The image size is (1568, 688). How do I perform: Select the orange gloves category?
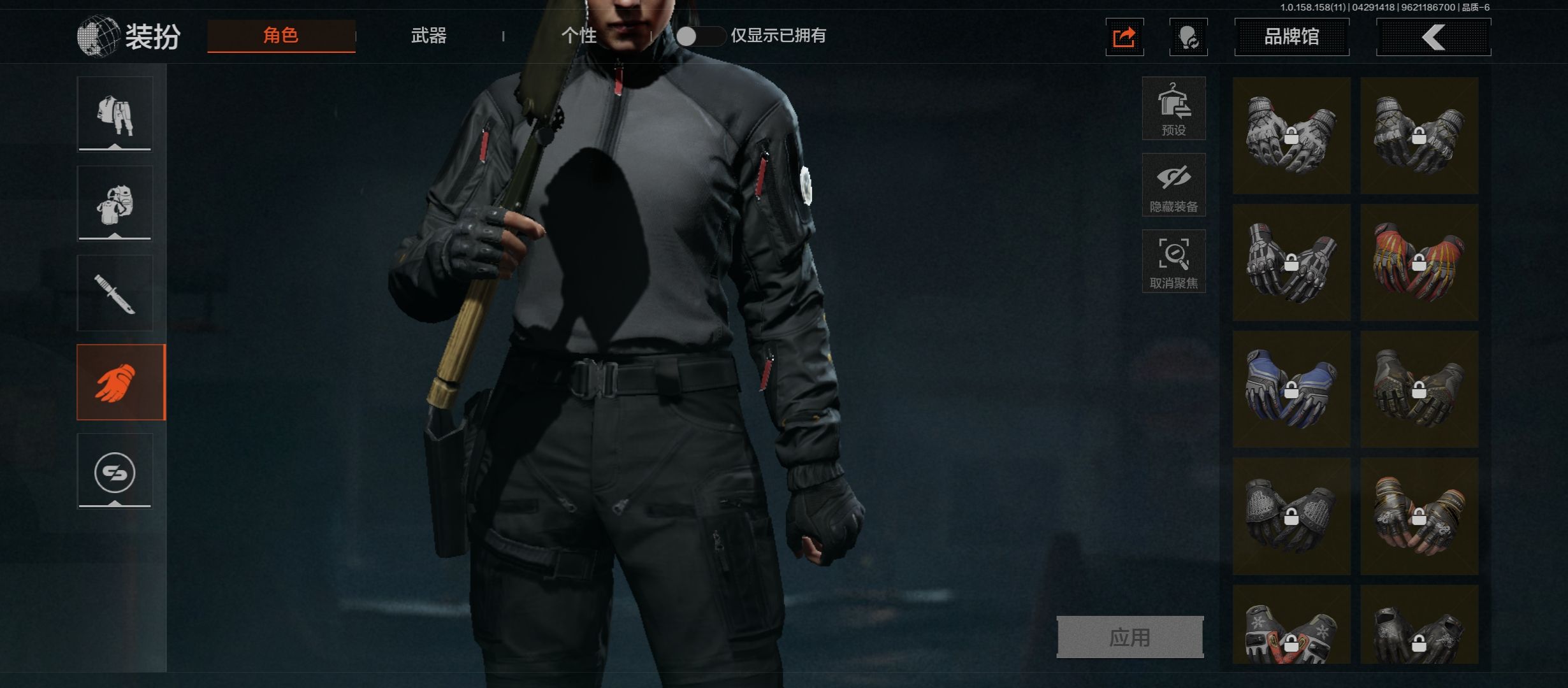tap(120, 382)
